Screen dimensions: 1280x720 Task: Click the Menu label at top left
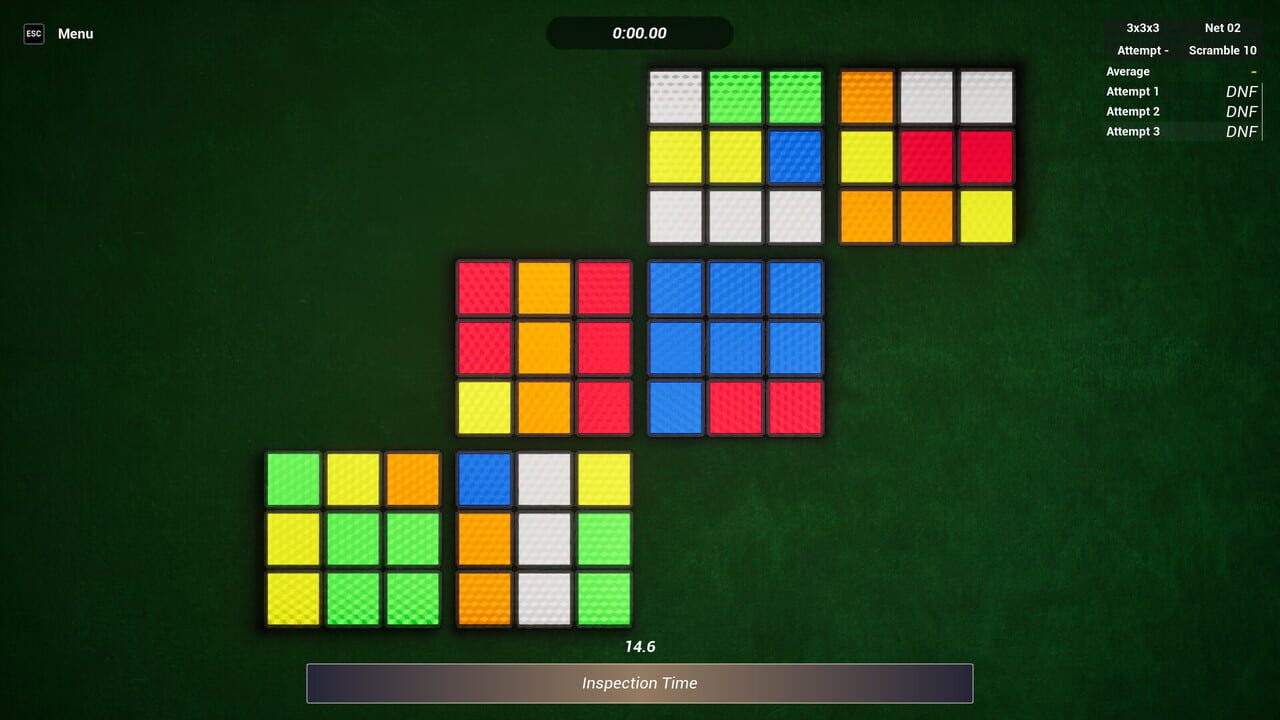pos(75,33)
